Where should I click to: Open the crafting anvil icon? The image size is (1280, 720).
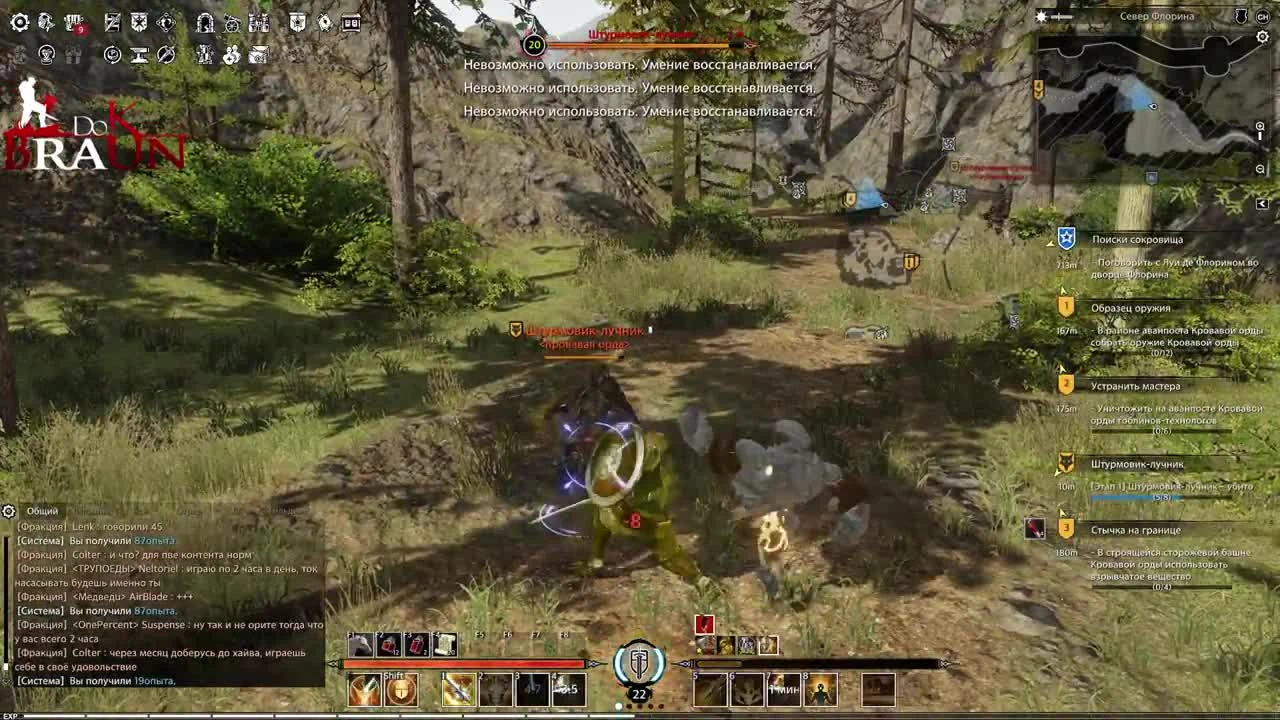(139, 54)
